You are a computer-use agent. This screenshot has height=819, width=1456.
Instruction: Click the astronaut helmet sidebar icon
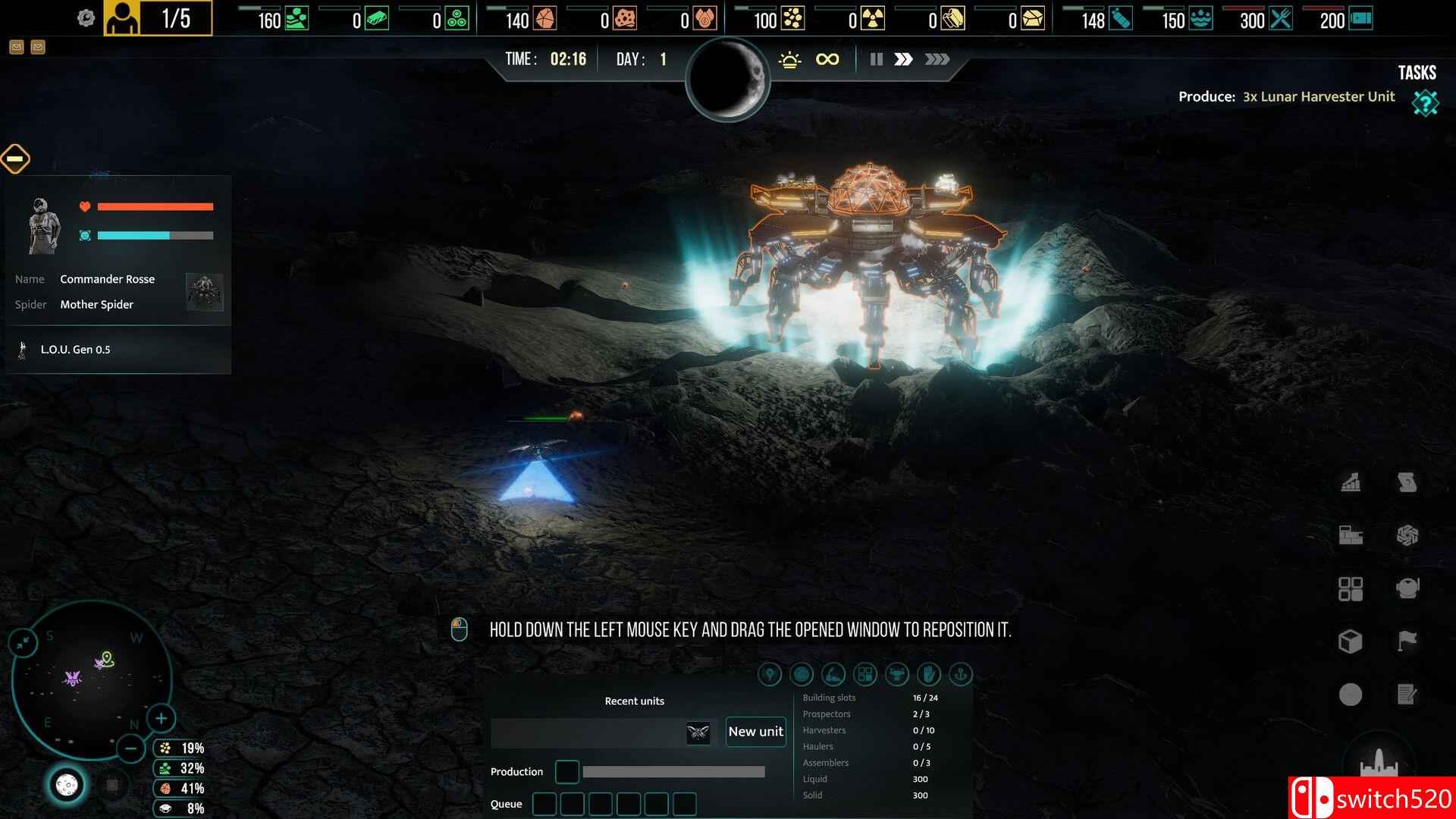[1407, 587]
